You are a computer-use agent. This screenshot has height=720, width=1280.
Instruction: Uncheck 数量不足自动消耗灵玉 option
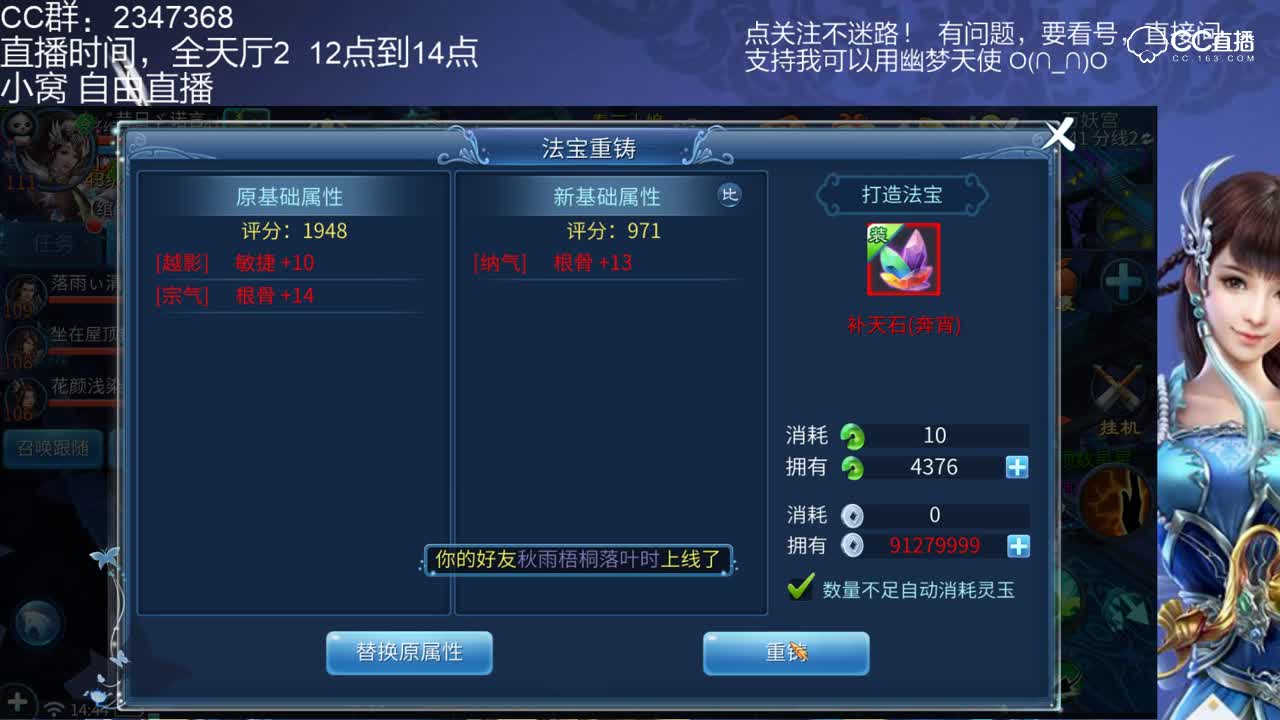click(797, 588)
